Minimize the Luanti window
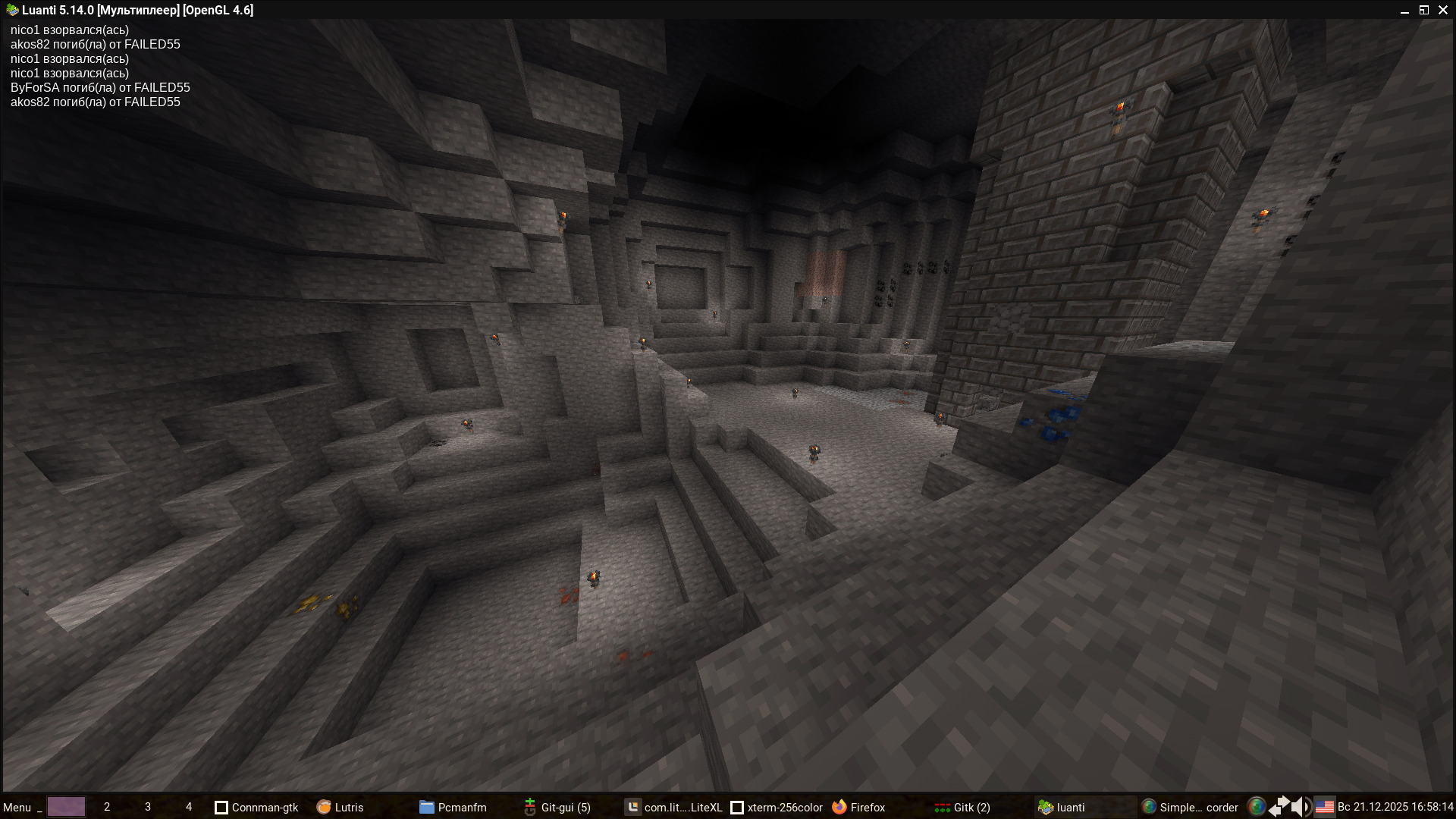Image resolution: width=1456 pixels, height=819 pixels. click(x=1404, y=11)
